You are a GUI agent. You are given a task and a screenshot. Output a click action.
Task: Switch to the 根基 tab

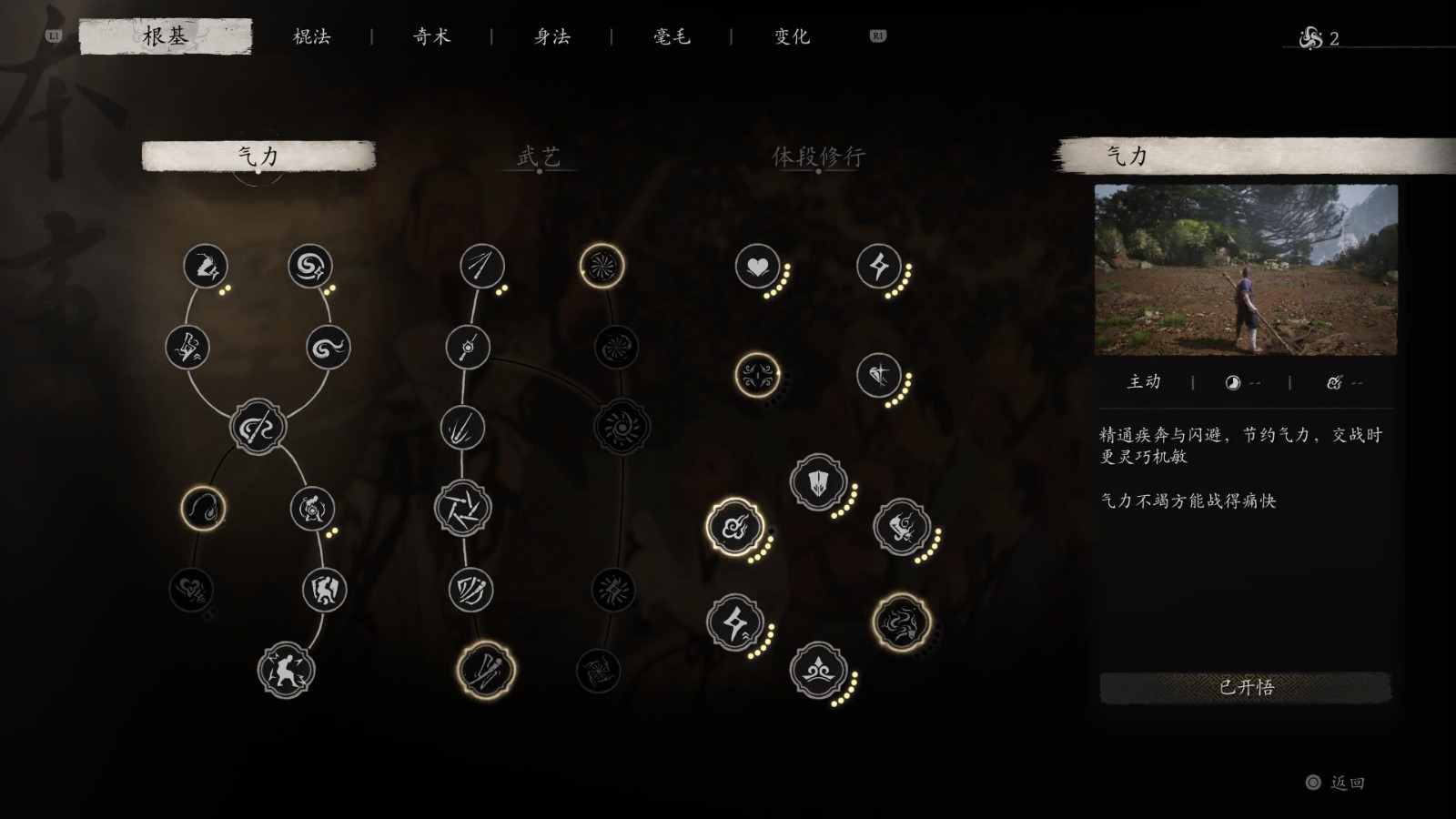[165, 36]
